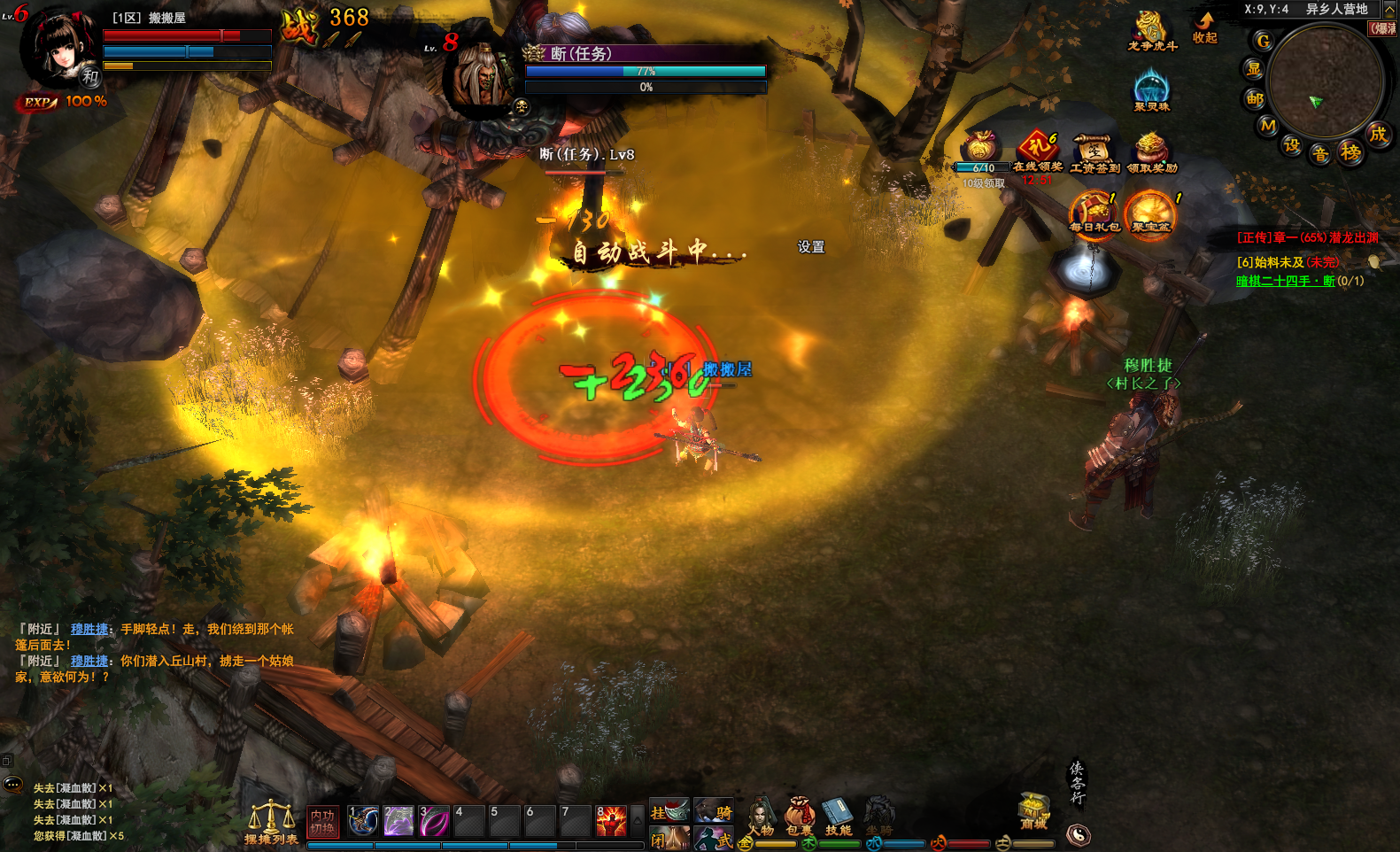This screenshot has width=1400, height=852.
Task: Activate the red fist skill in slot 8
Action: pos(611,821)
